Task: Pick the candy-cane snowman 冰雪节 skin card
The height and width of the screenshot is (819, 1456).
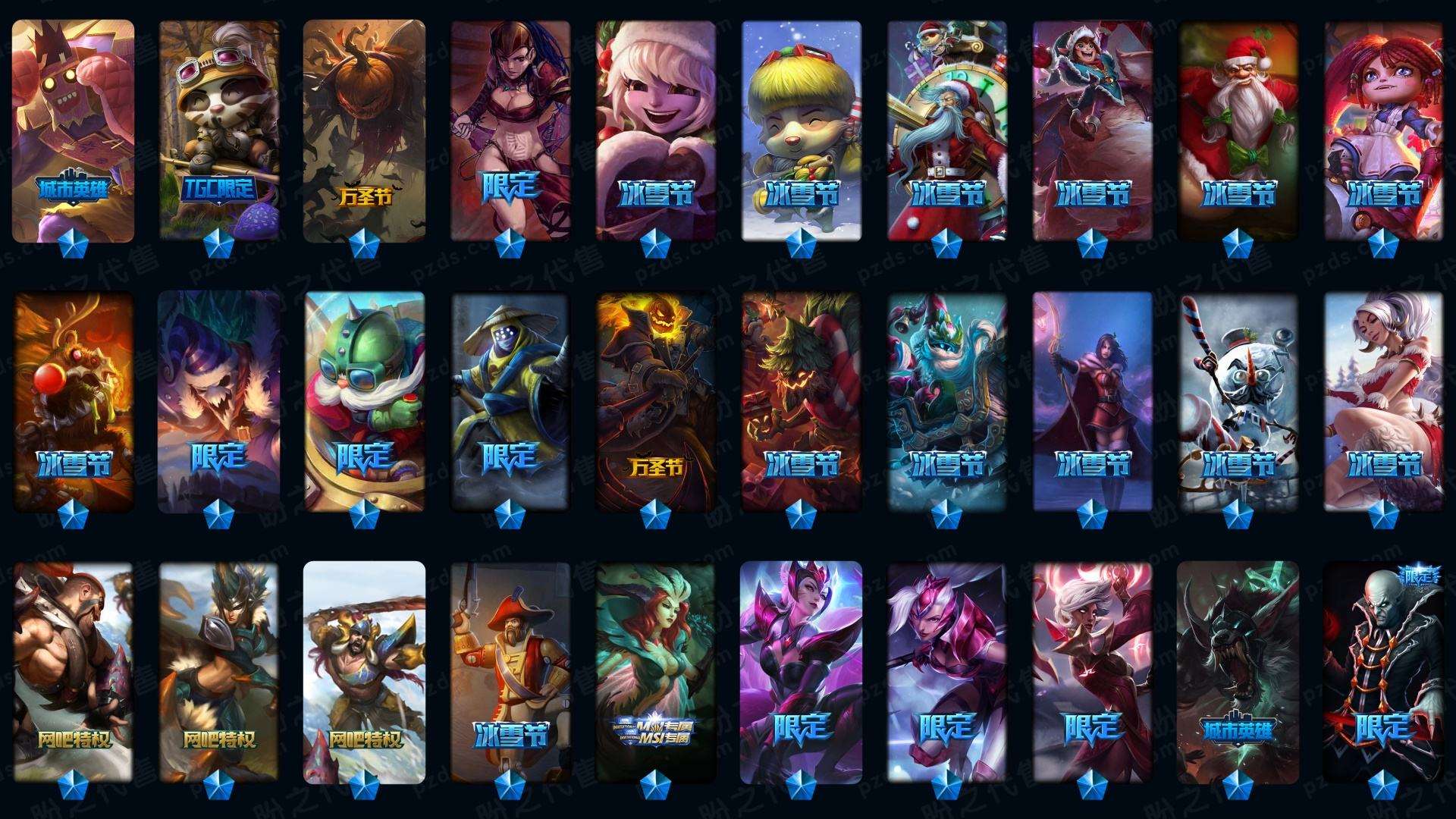Action: point(1238,402)
